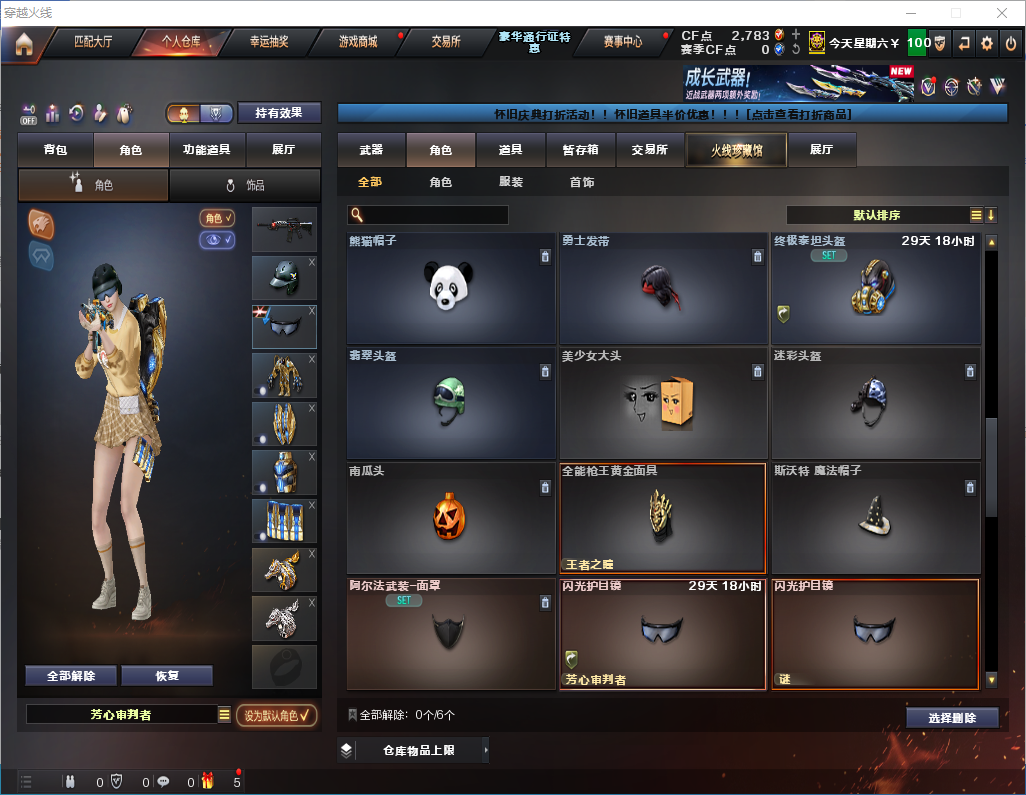1026x795 pixels.
Task: Go to the home lobby icon
Action: (23, 43)
